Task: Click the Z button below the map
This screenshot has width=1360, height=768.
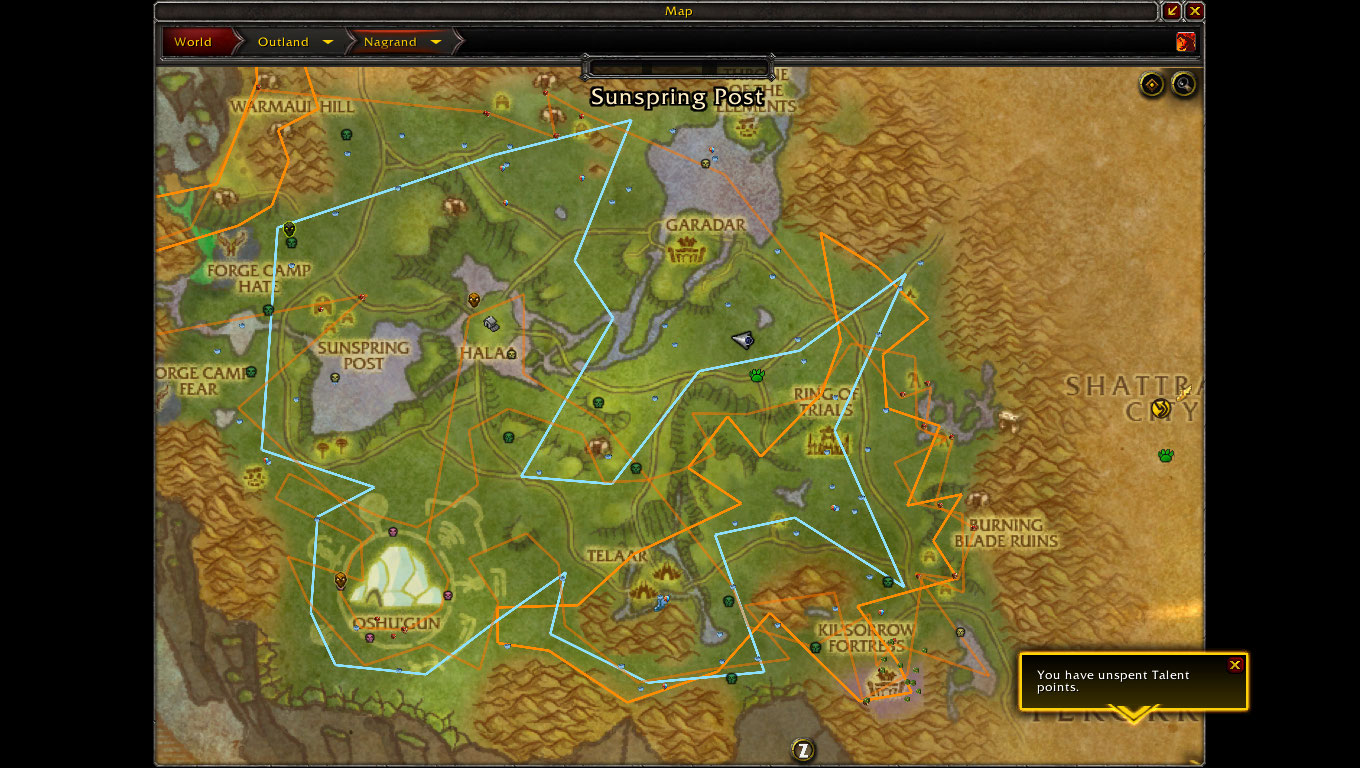Action: (x=802, y=750)
